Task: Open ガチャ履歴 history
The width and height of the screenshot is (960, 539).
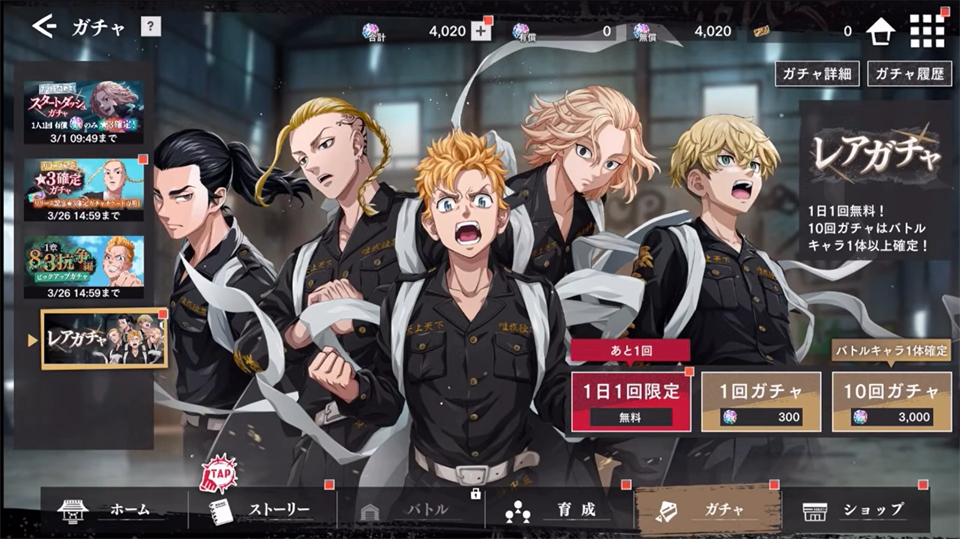Action: 910,74
